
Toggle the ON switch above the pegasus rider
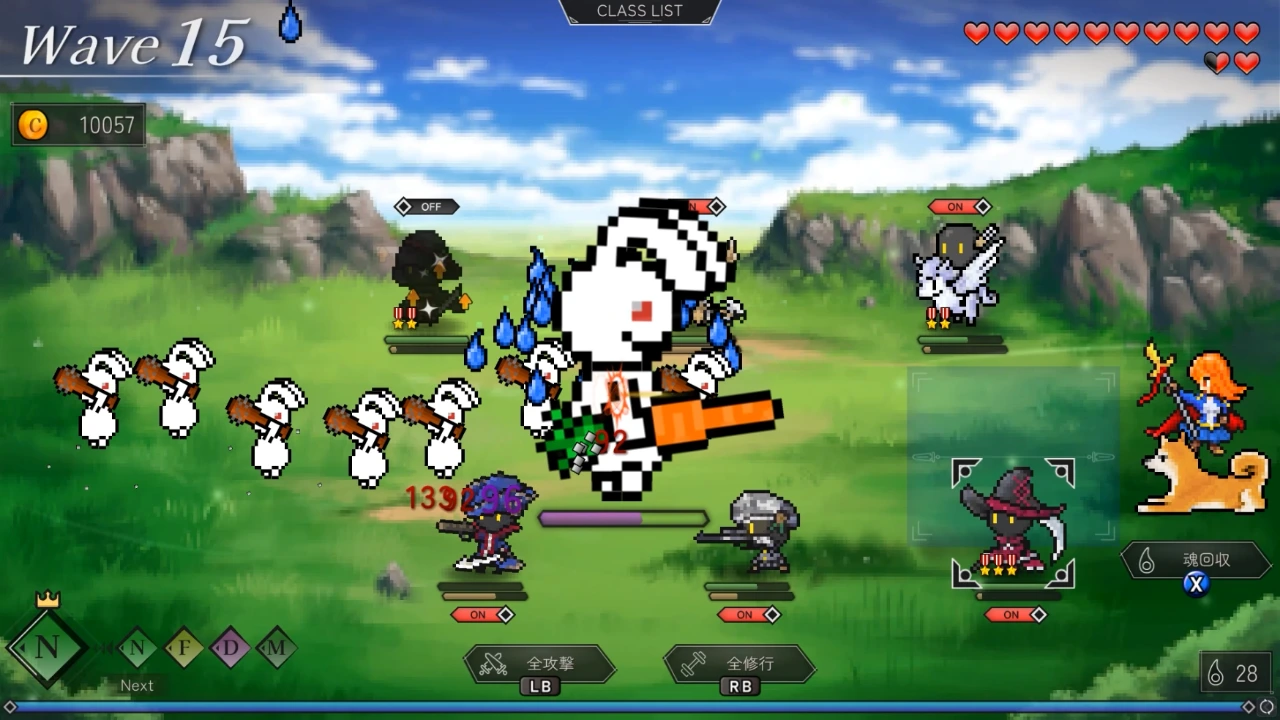(x=959, y=207)
